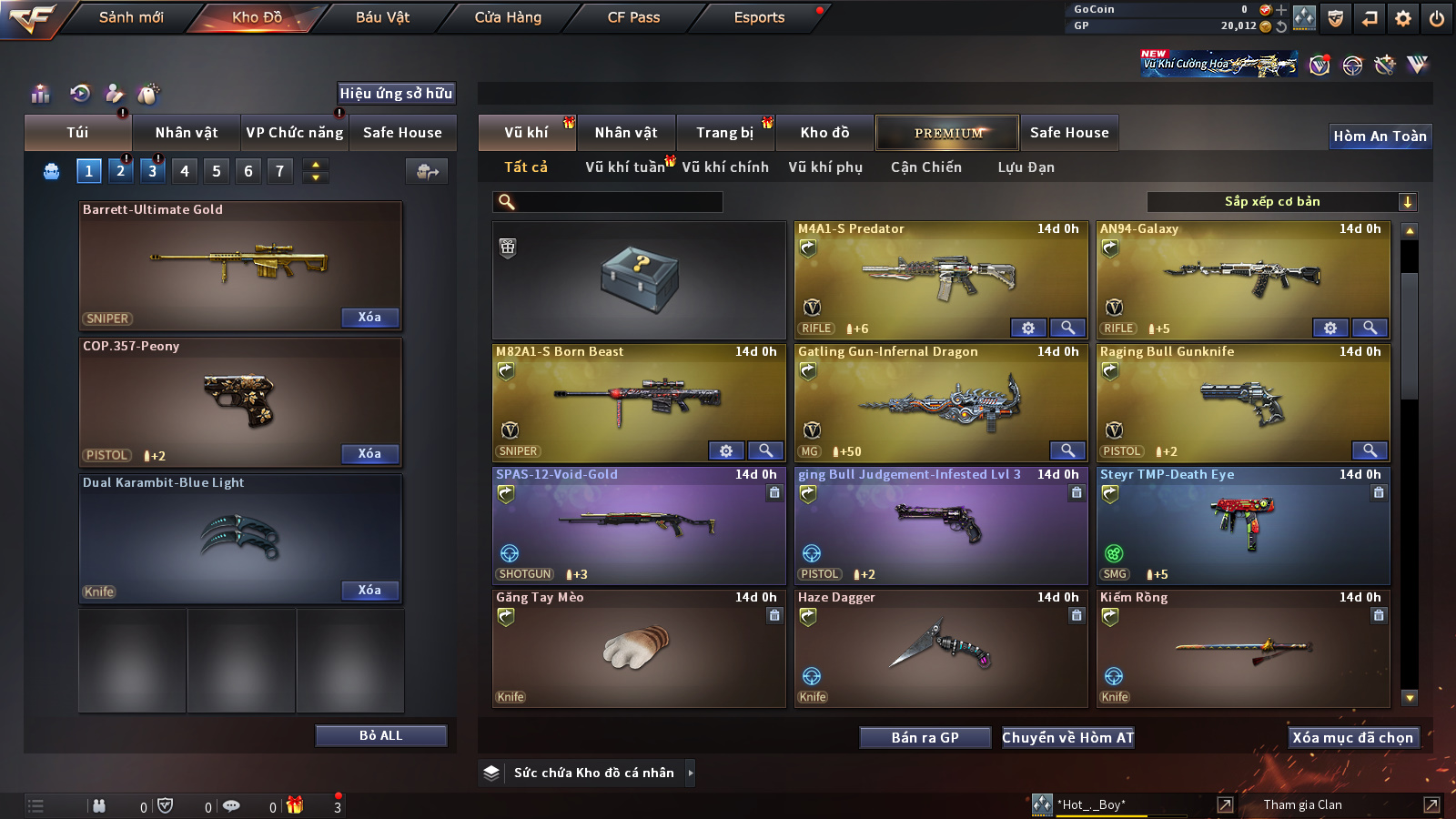Click the Bỏ ALL button
This screenshot has height=819, width=1456.
click(380, 735)
